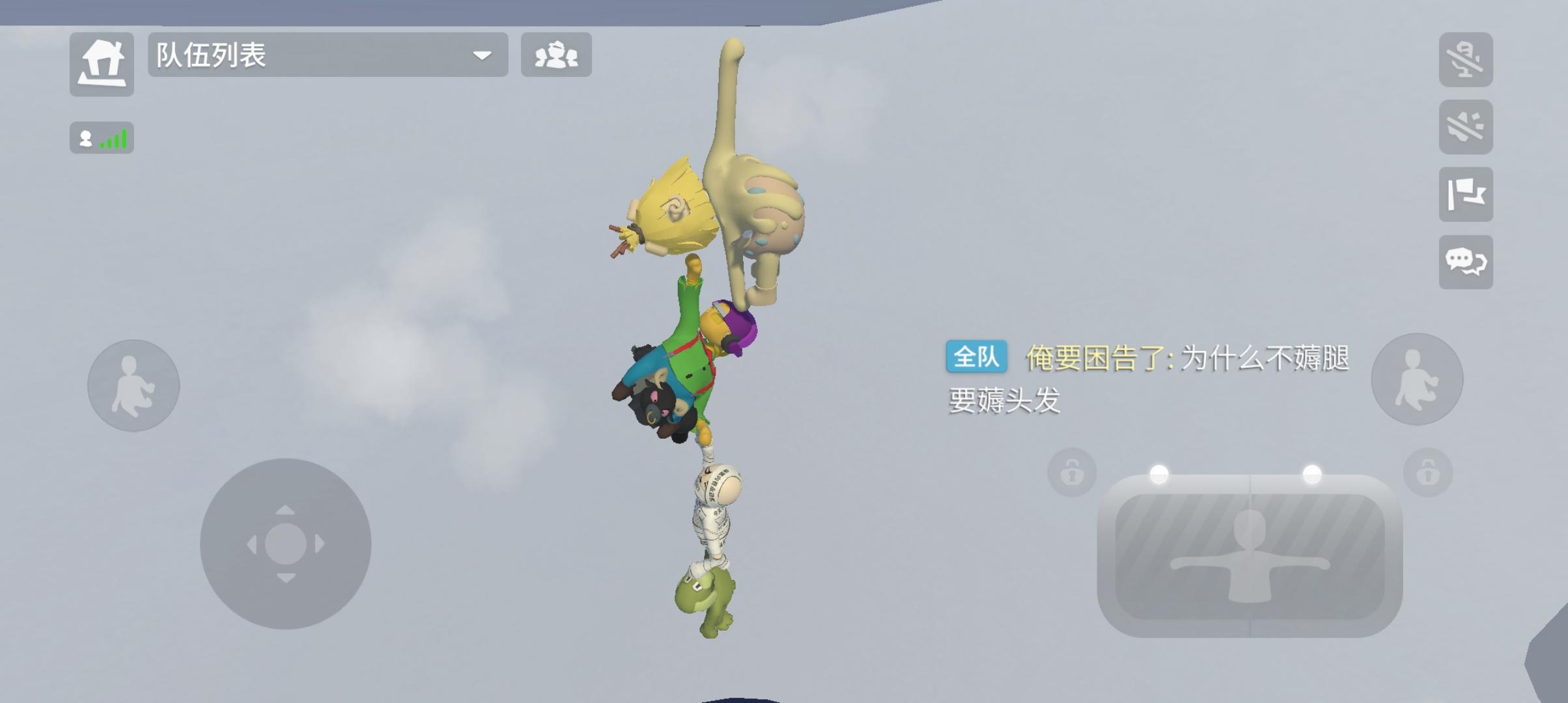The image size is (1568, 703).
Task: Open the chat bubbles panel
Action: tap(1466, 262)
